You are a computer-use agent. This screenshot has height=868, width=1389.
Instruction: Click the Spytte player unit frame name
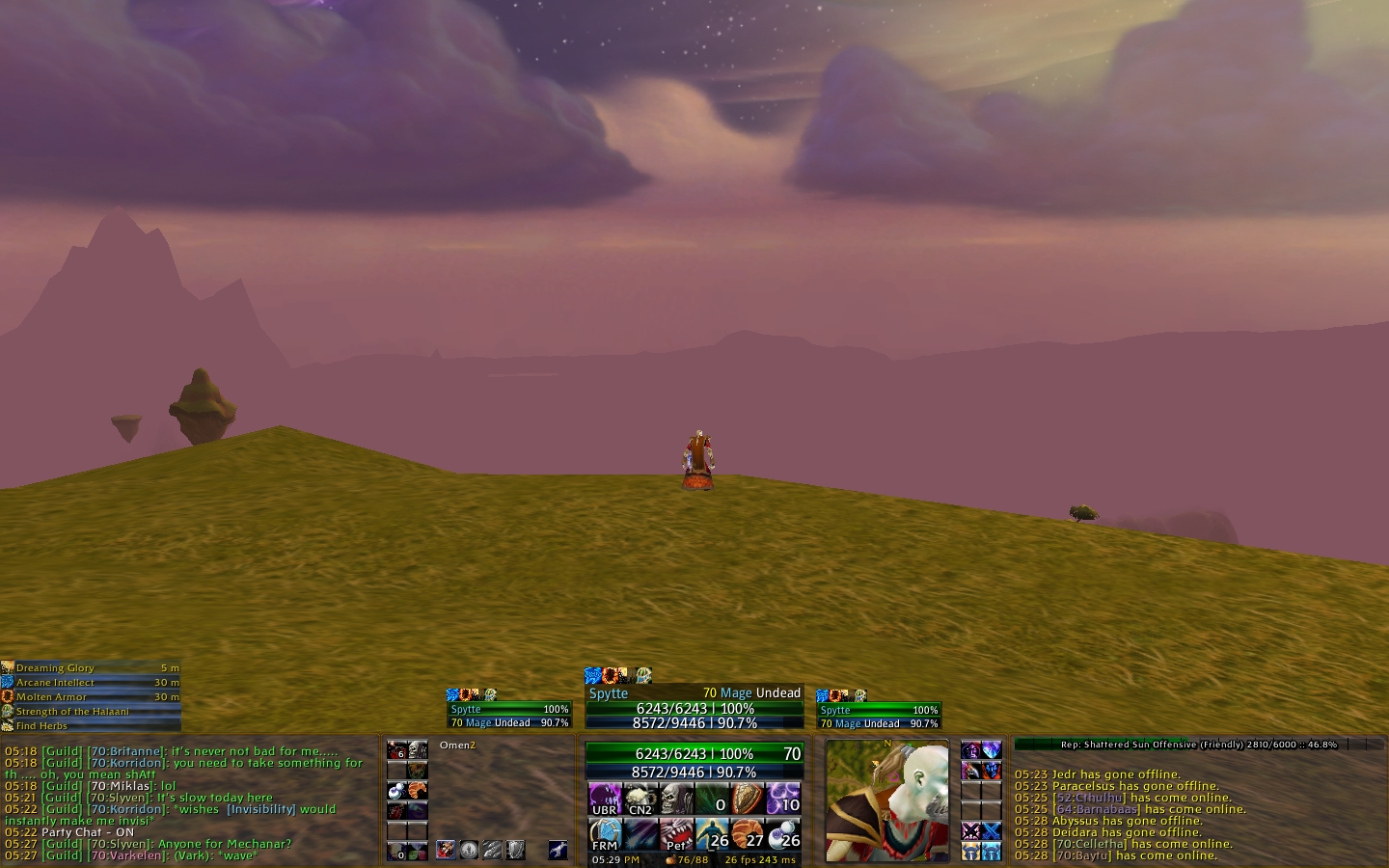[609, 693]
